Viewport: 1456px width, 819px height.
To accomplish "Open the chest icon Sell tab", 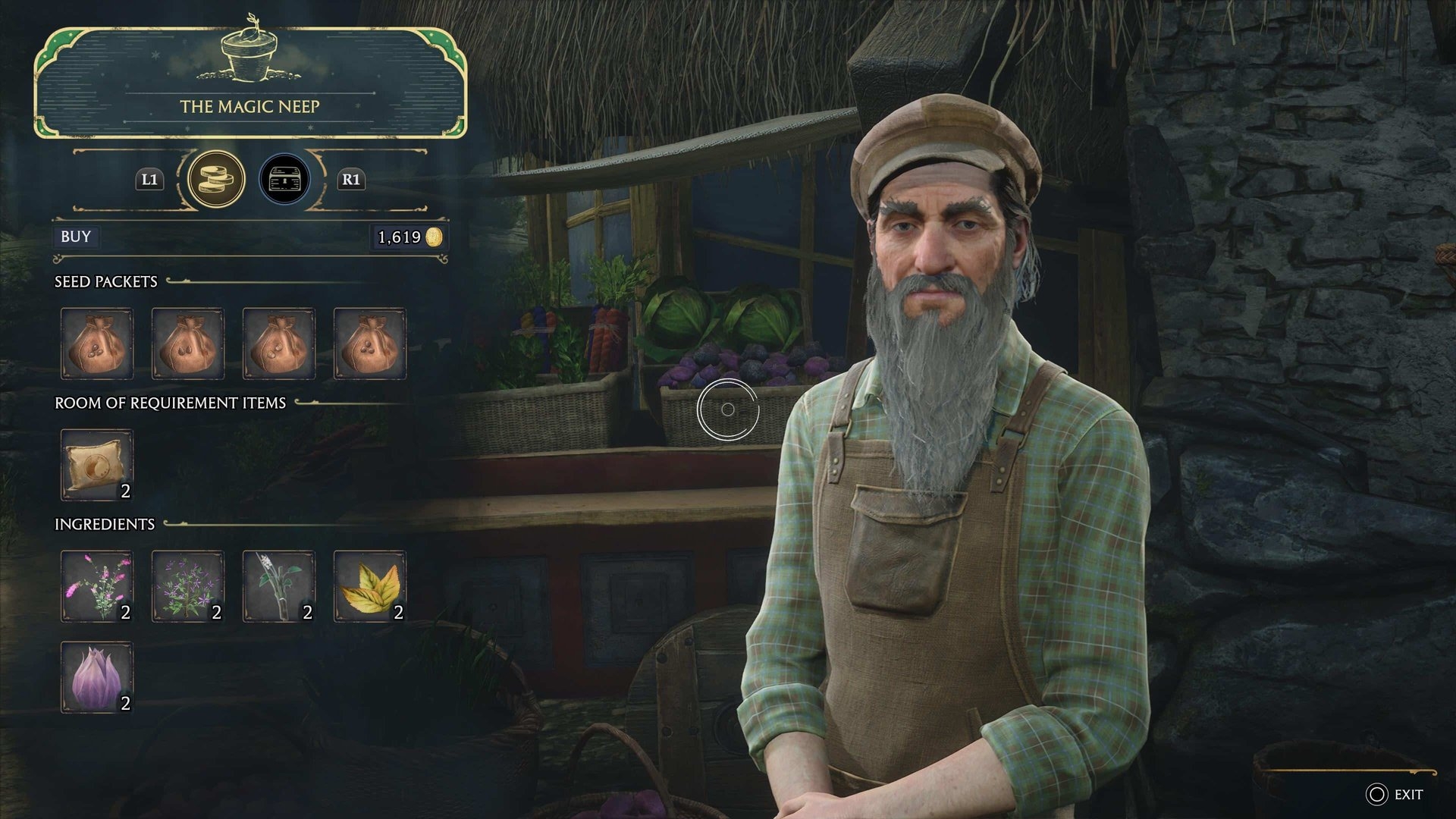I will pyautogui.click(x=284, y=180).
